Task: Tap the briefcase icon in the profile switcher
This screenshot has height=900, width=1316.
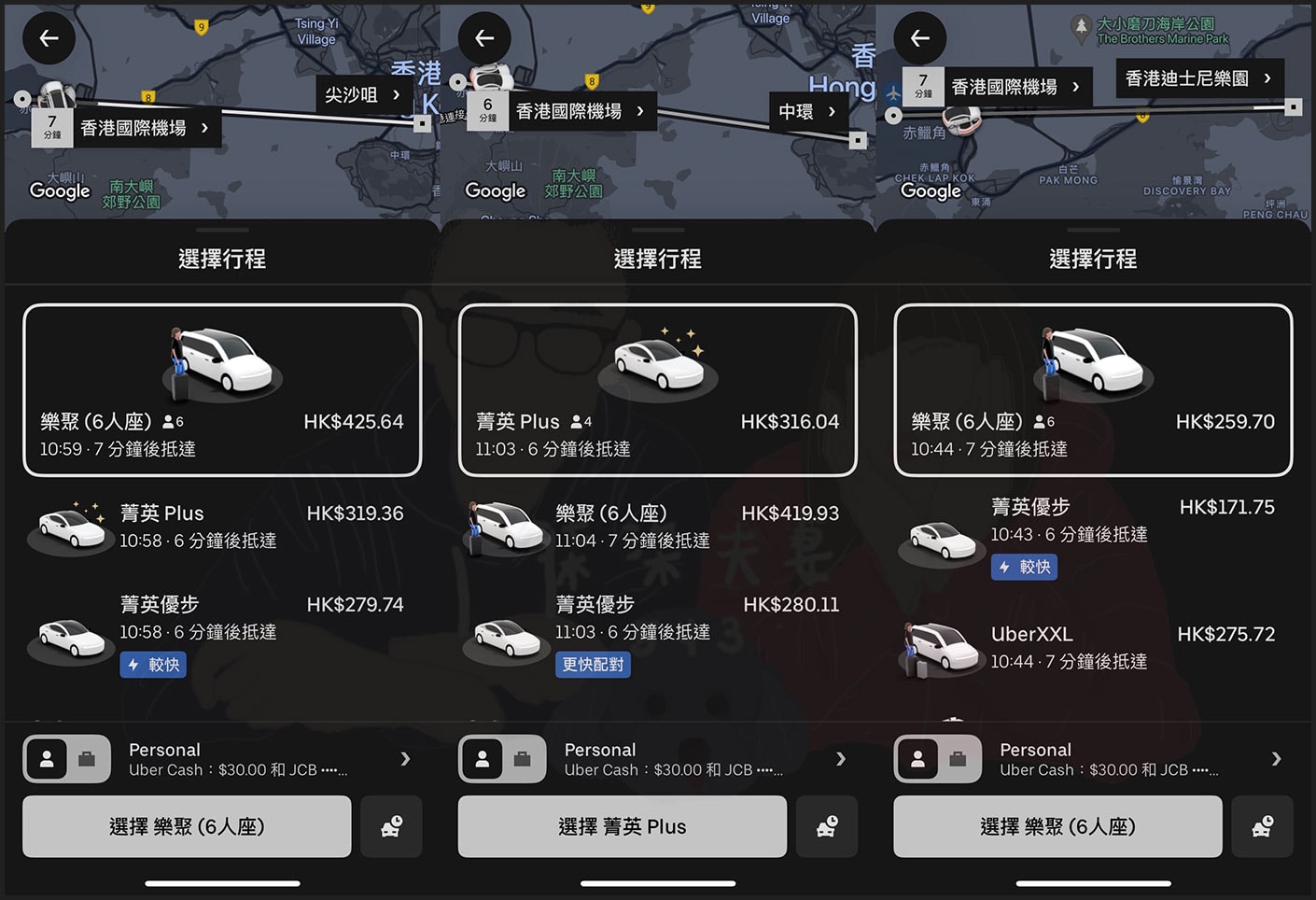Action: pos(88,759)
